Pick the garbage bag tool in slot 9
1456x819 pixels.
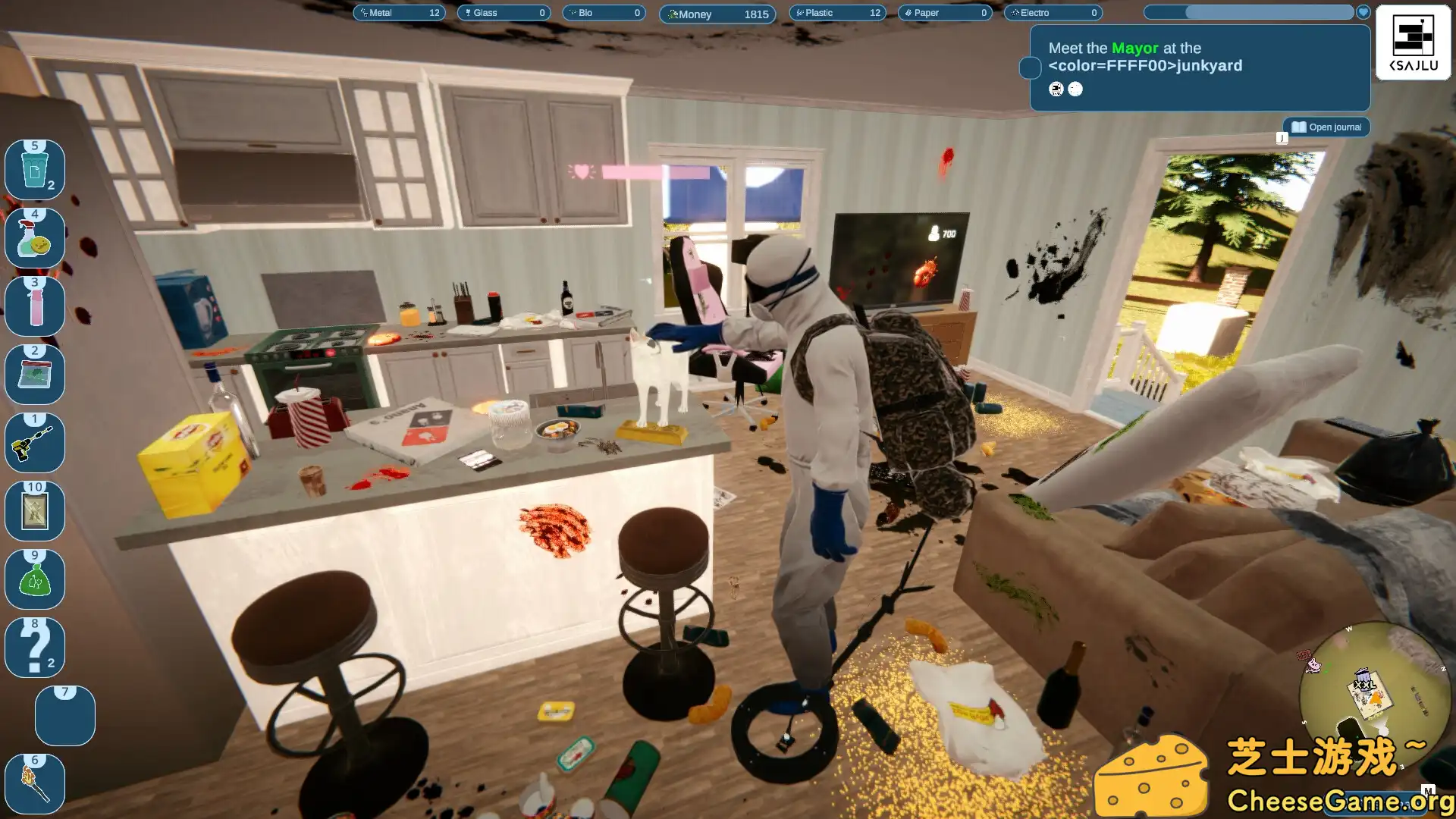[x=35, y=579]
